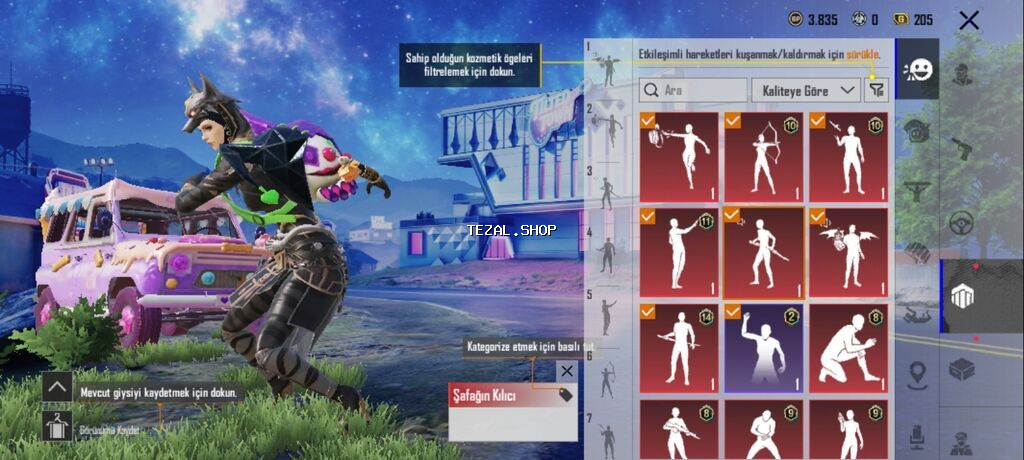
Task: Toggle the owned cosmetics filter button
Action: pos(877,90)
